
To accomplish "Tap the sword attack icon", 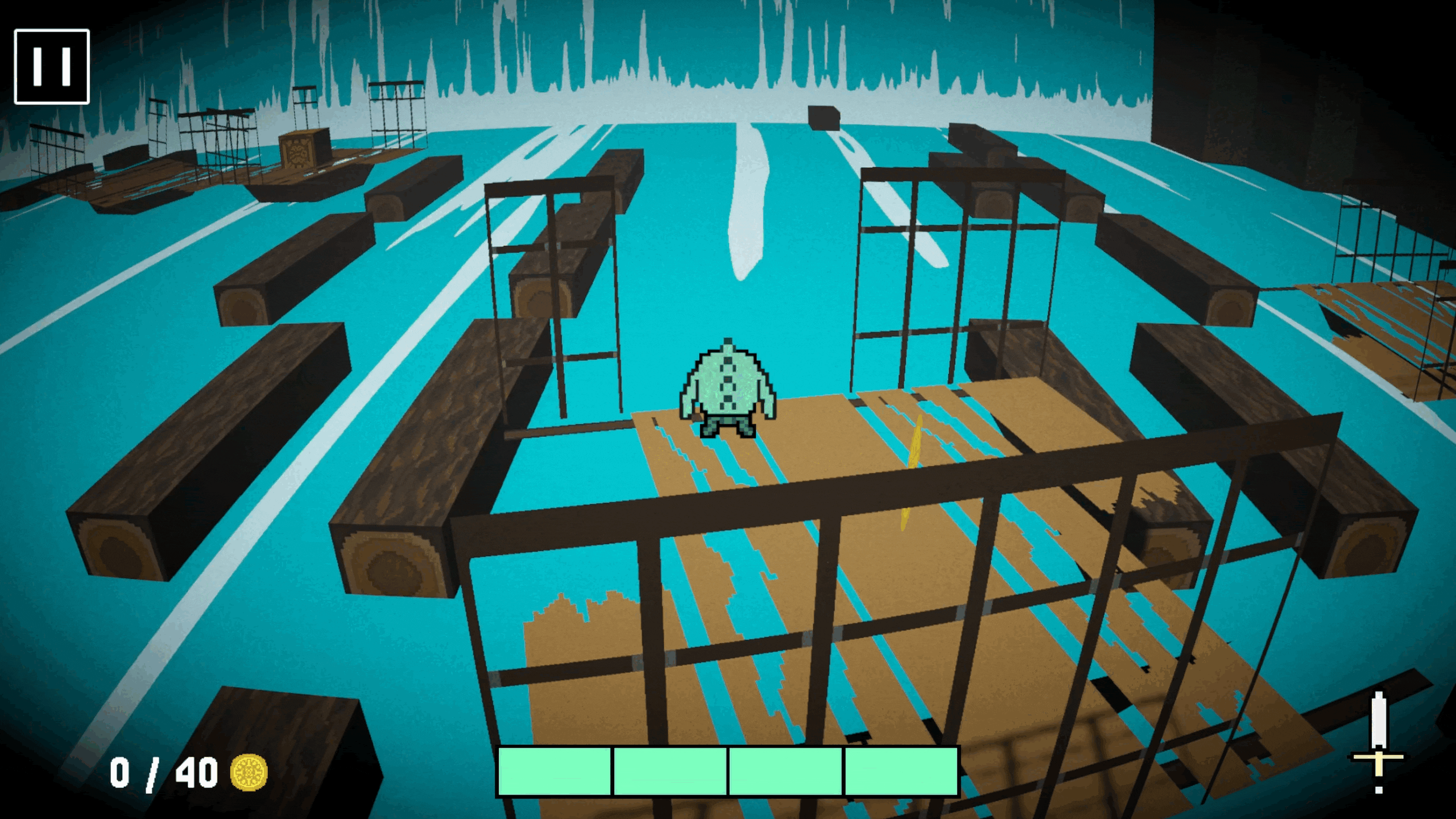I will (x=1378, y=741).
